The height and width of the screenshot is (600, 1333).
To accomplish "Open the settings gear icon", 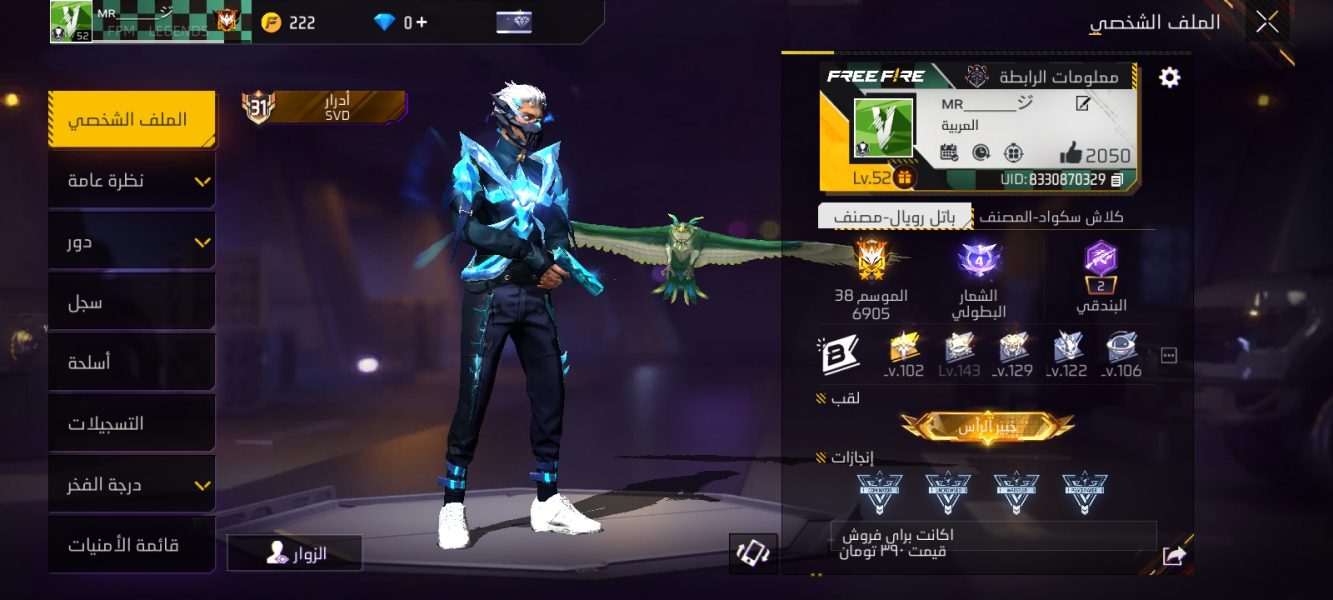I will (1169, 78).
